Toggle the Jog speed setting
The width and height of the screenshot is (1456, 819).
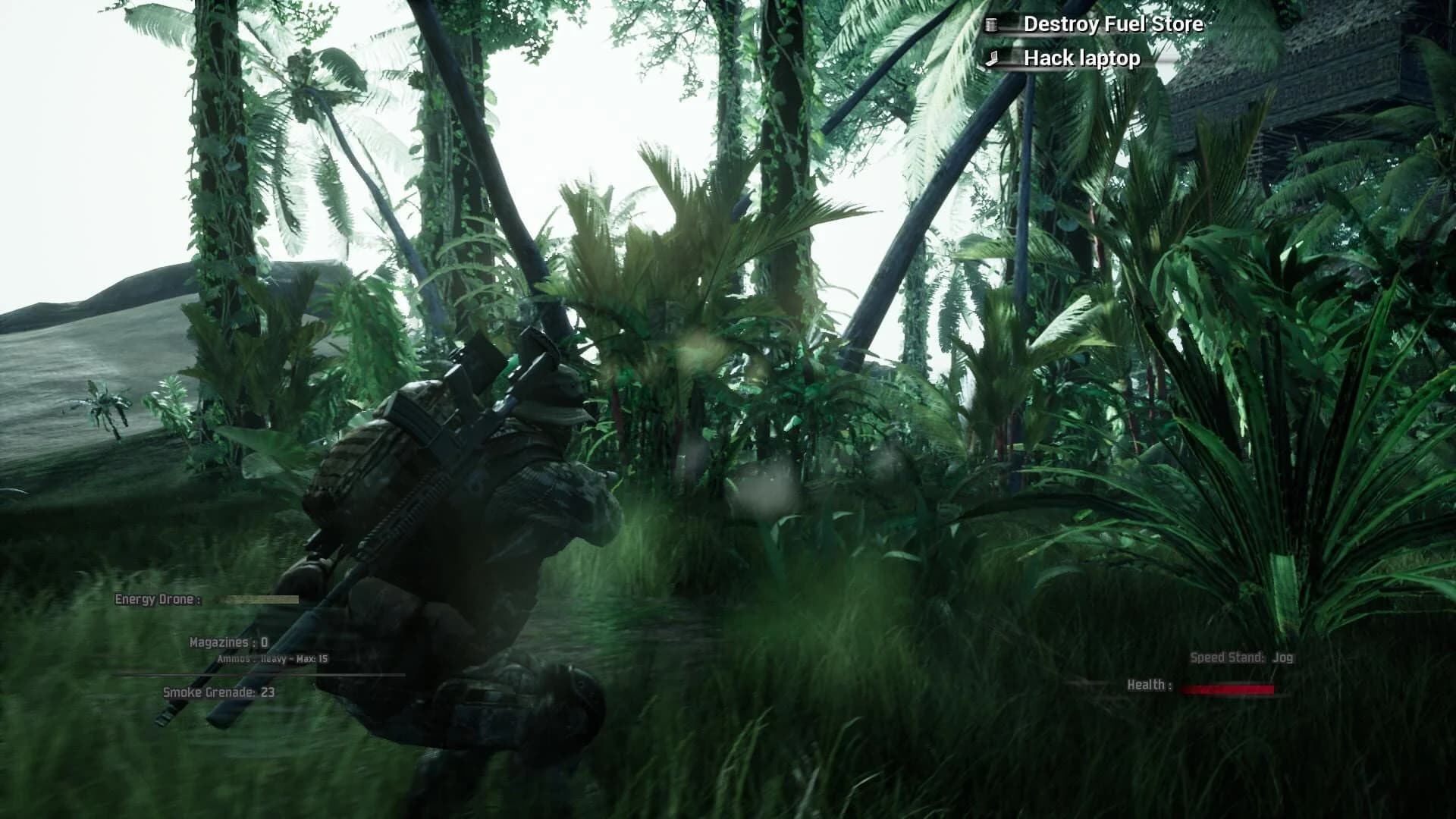(x=1284, y=658)
